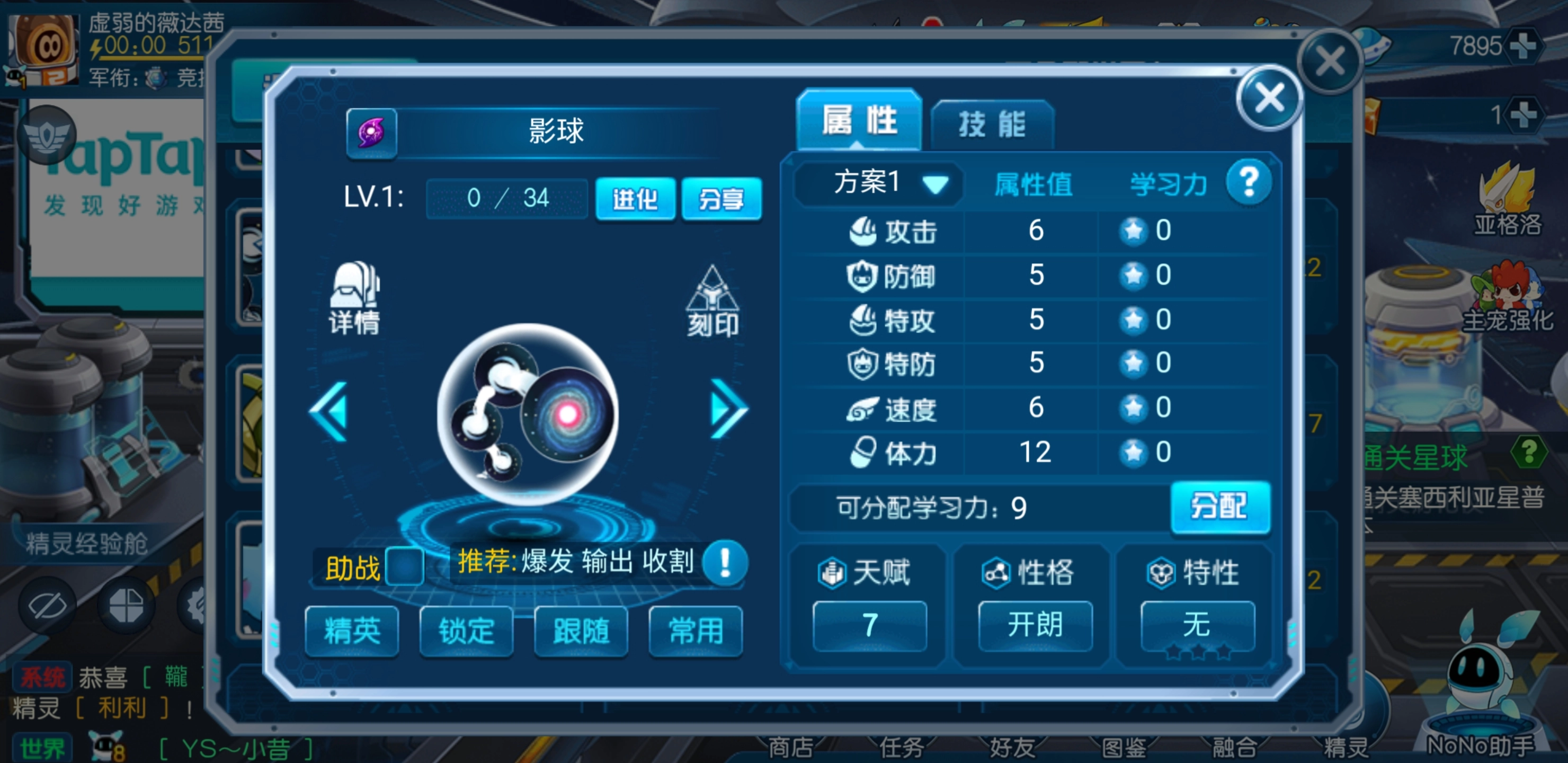Open the 方案1 plan dropdown
Viewport: 1568px width, 763px height.
pyautogui.click(x=877, y=183)
